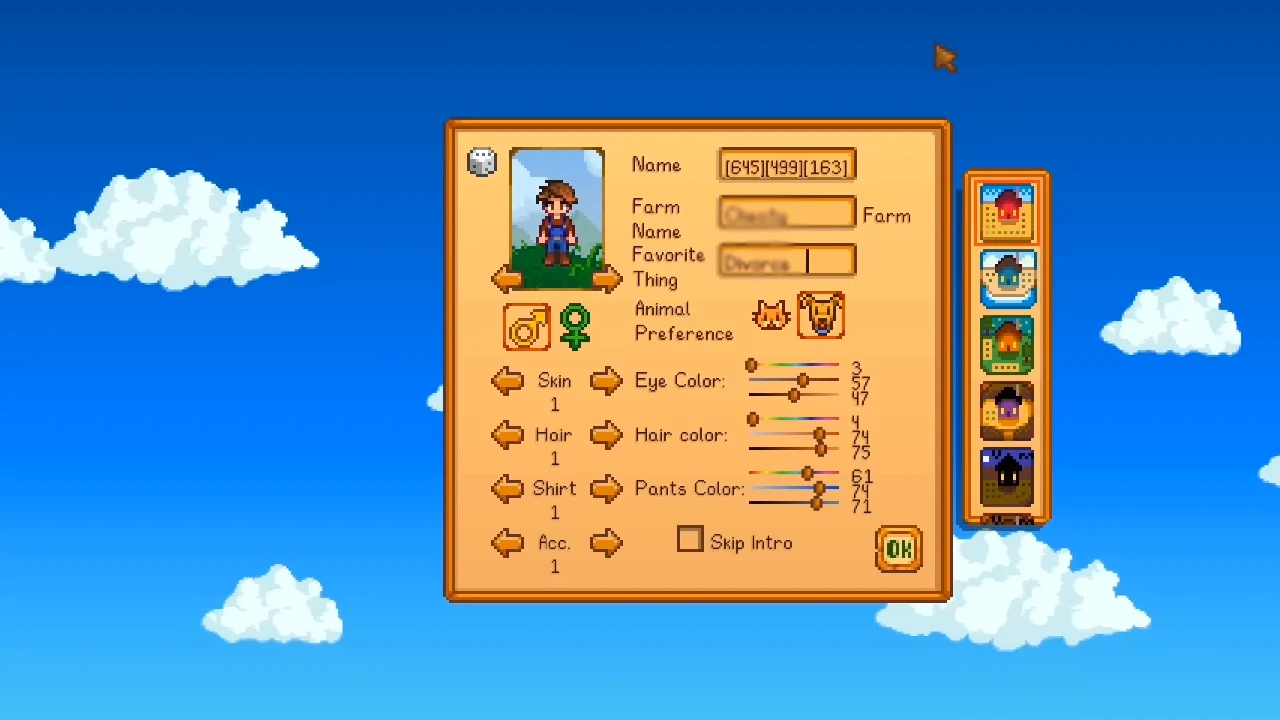Screen dimensions: 1280x720
Task: Adjust the Pants Color hue slider
Action: point(807,473)
